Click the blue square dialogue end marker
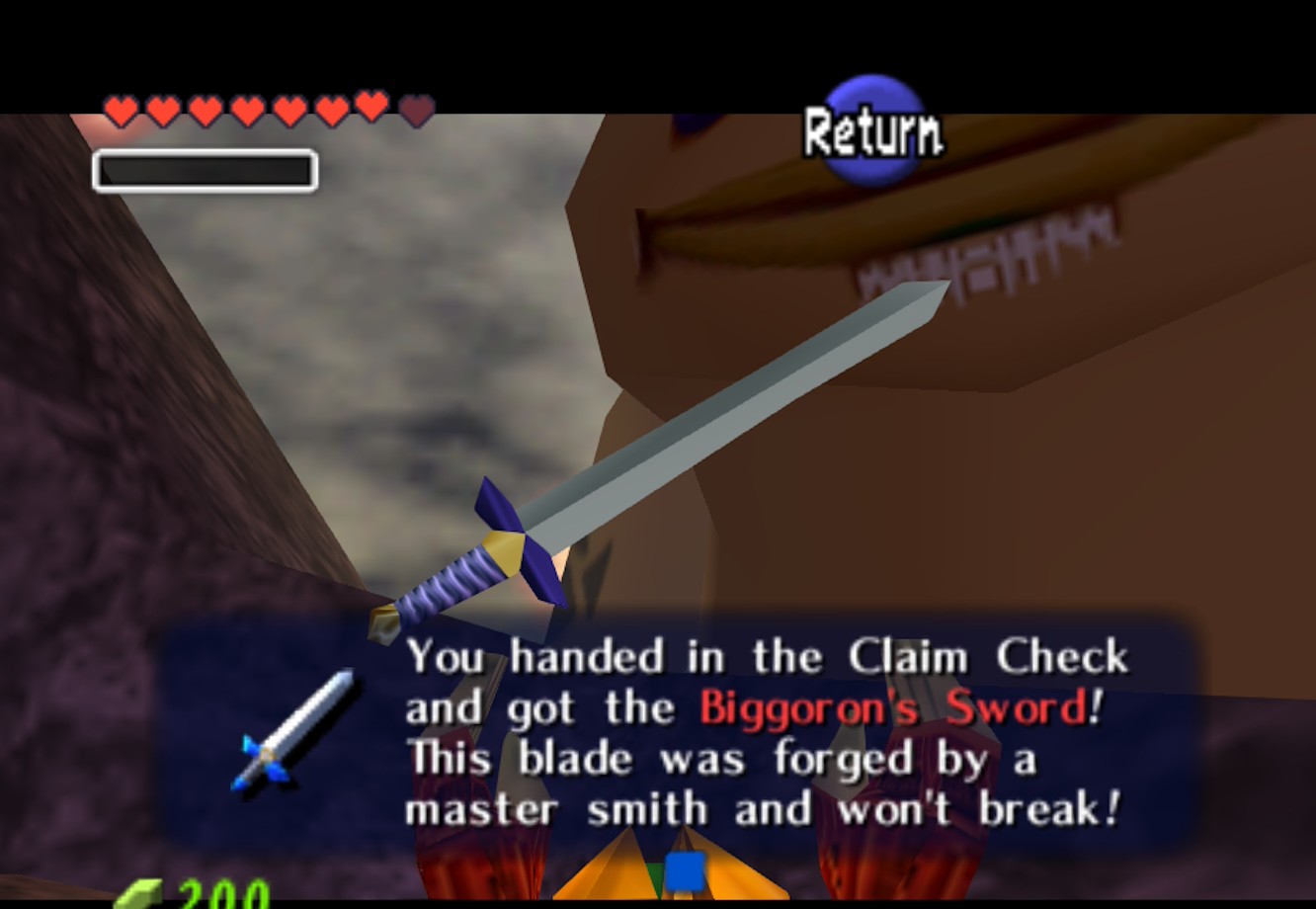1316x909 pixels. click(x=684, y=871)
